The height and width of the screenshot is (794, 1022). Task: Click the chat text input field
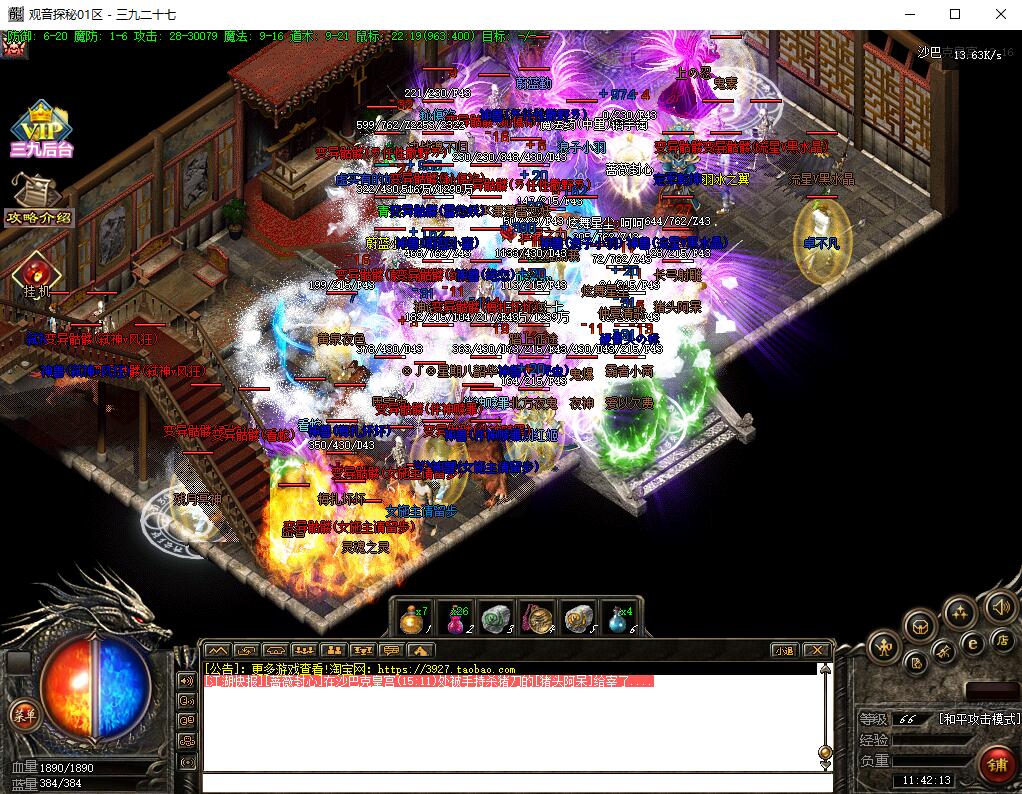(x=510, y=782)
